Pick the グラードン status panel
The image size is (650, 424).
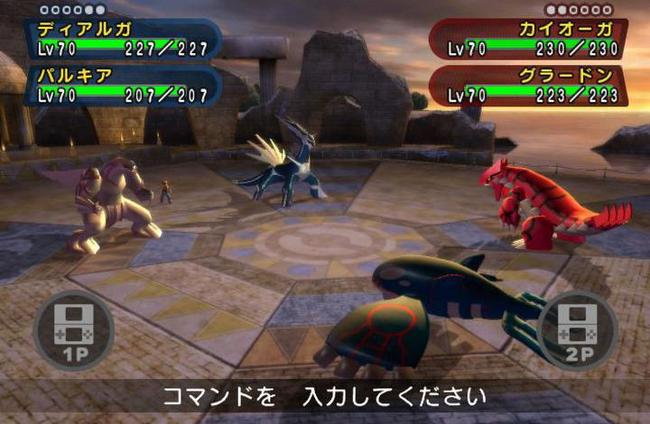point(530,87)
